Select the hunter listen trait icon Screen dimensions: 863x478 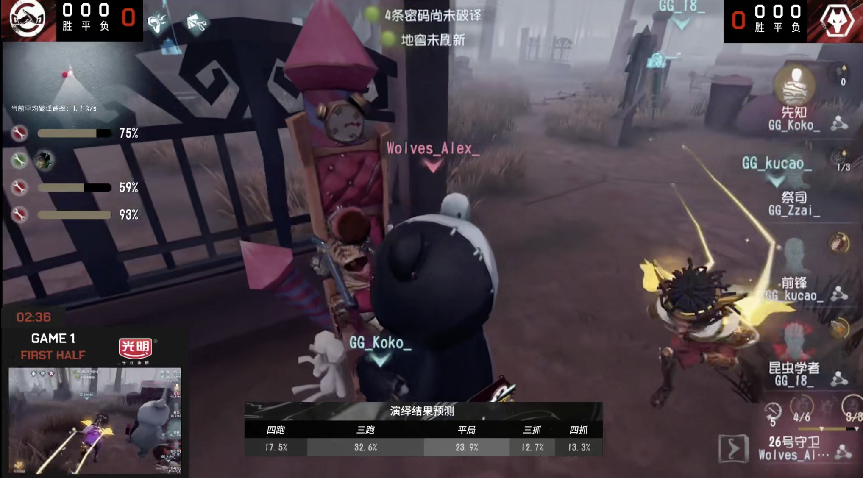coord(158,21)
